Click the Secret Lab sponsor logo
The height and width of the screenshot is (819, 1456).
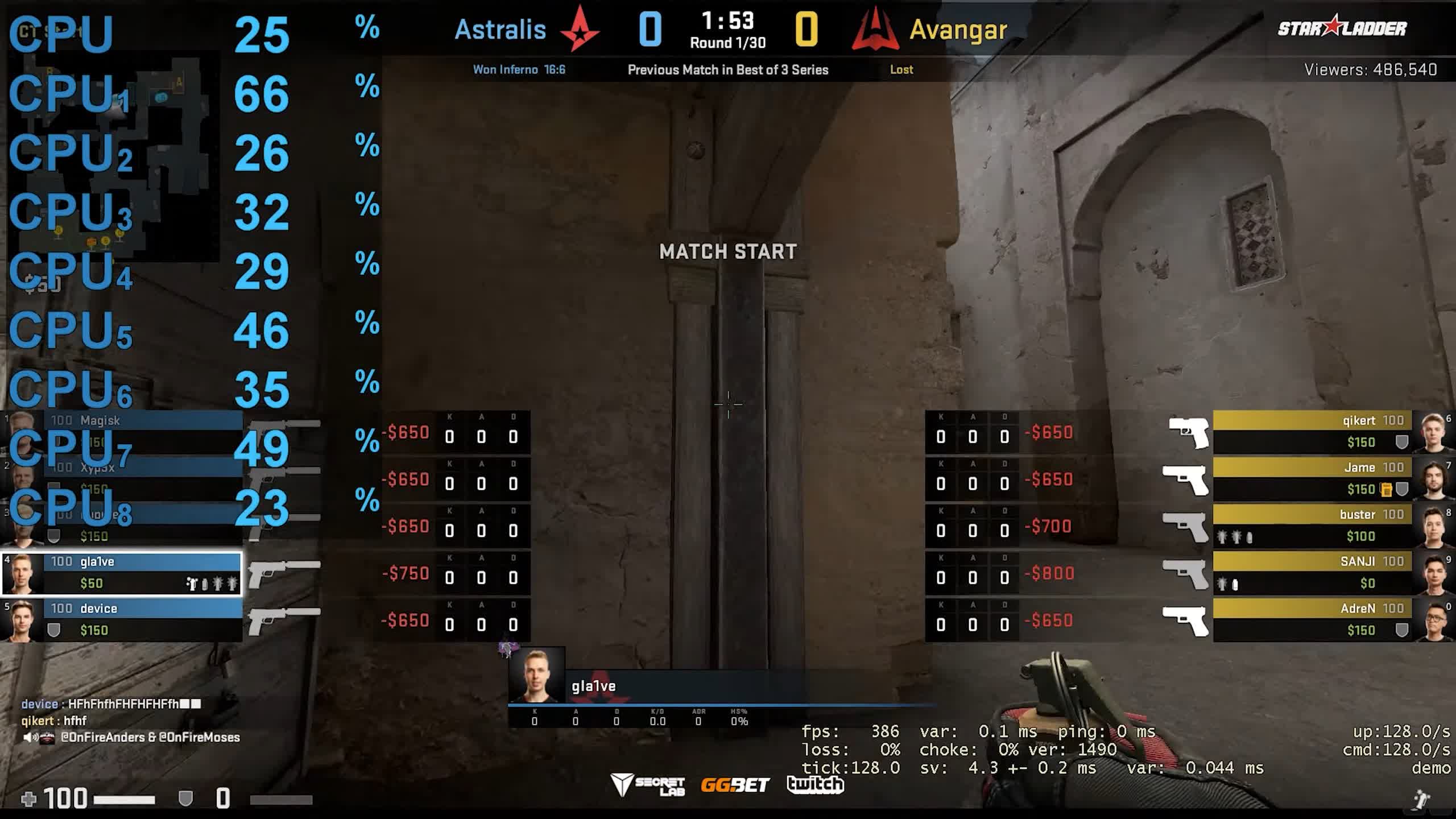[648, 785]
